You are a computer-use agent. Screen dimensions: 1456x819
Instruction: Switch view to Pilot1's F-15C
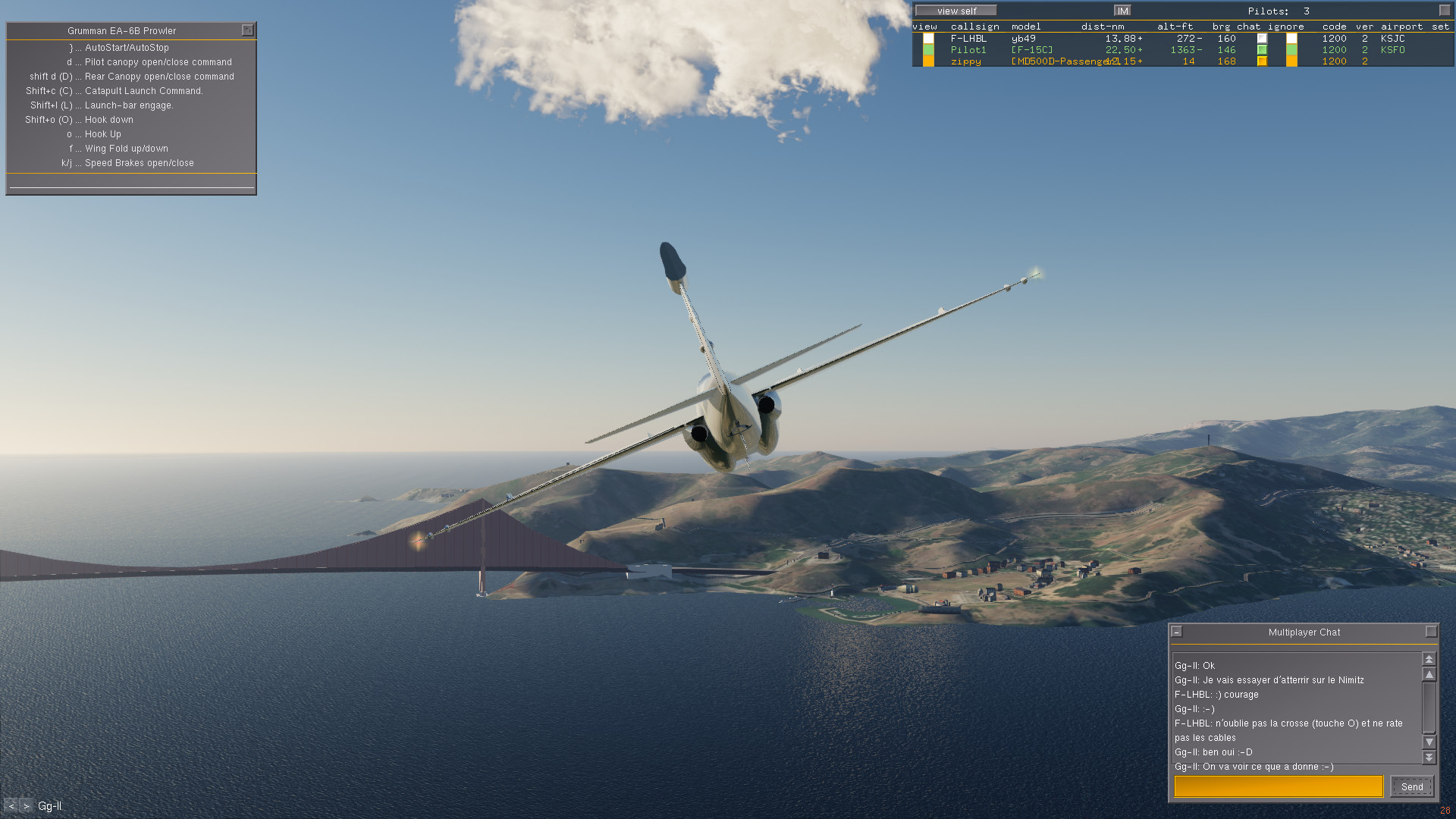coord(928,50)
